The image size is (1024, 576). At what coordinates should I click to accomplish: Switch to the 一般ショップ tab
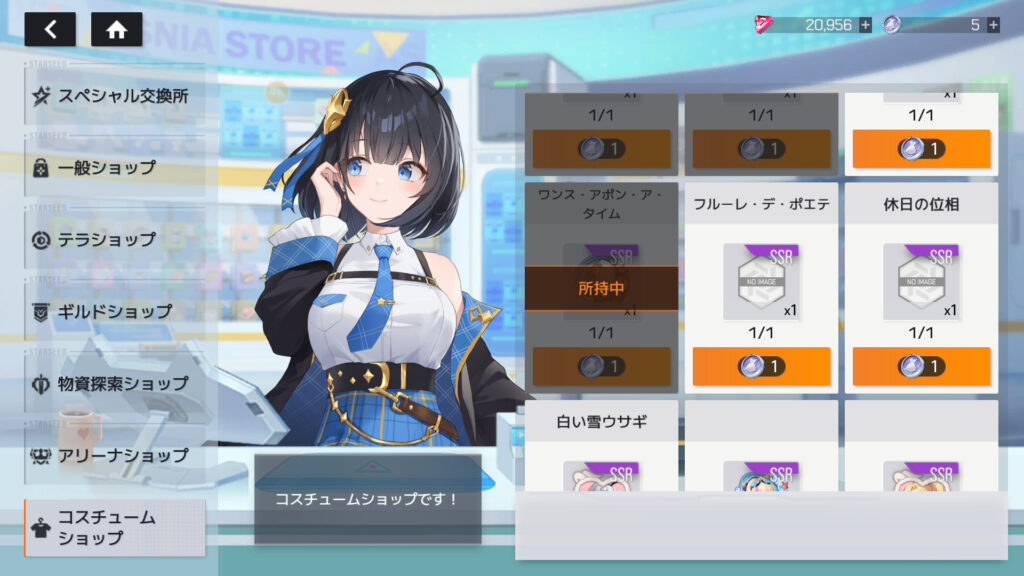coord(114,168)
